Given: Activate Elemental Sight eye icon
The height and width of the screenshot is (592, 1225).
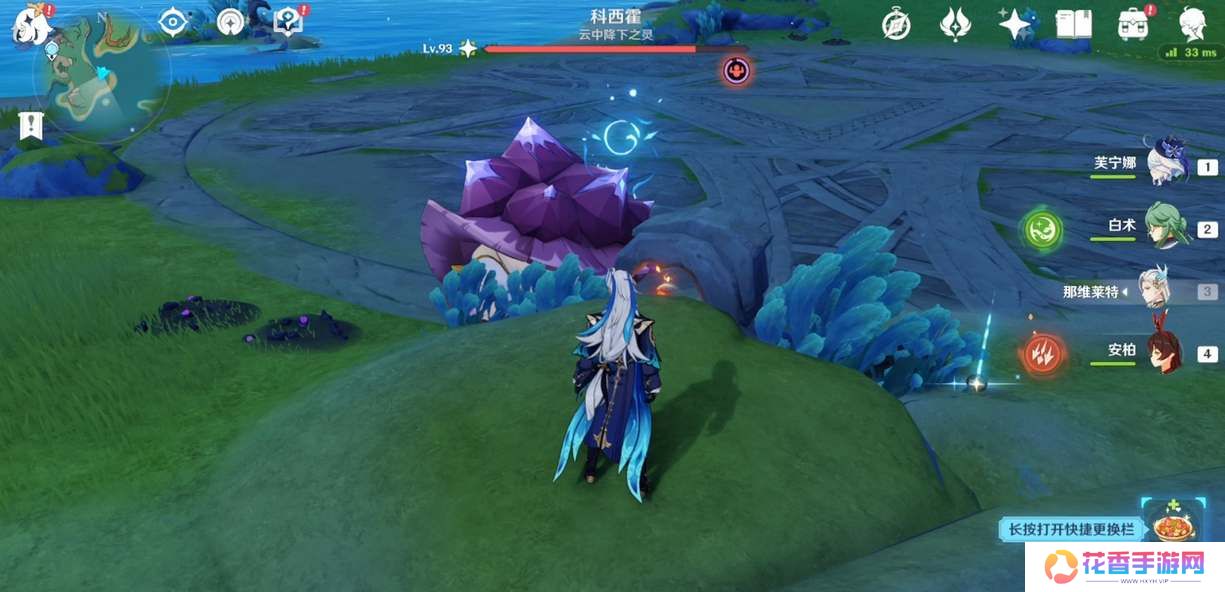Looking at the screenshot, I should (173, 22).
